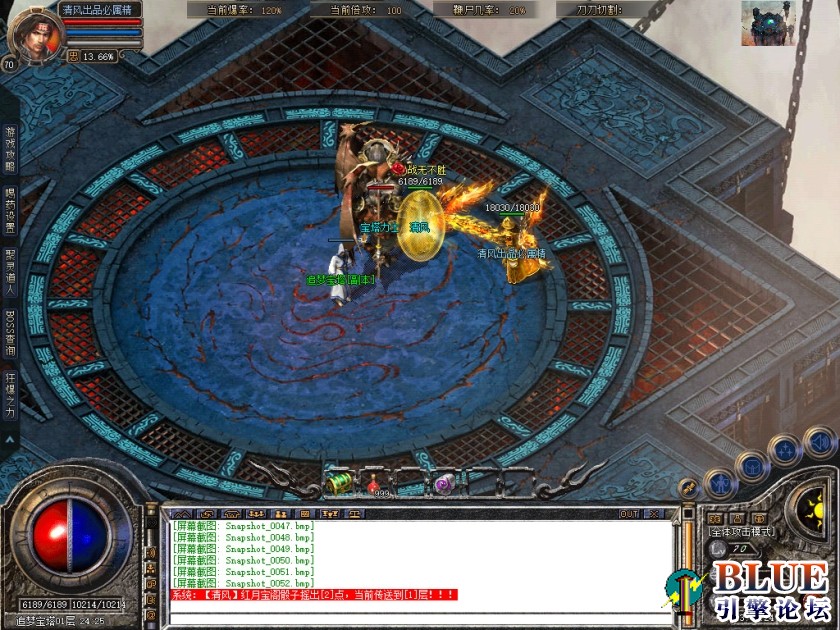The image size is (840, 630).
Task: Click the player portrait avatar
Action: pos(30,32)
